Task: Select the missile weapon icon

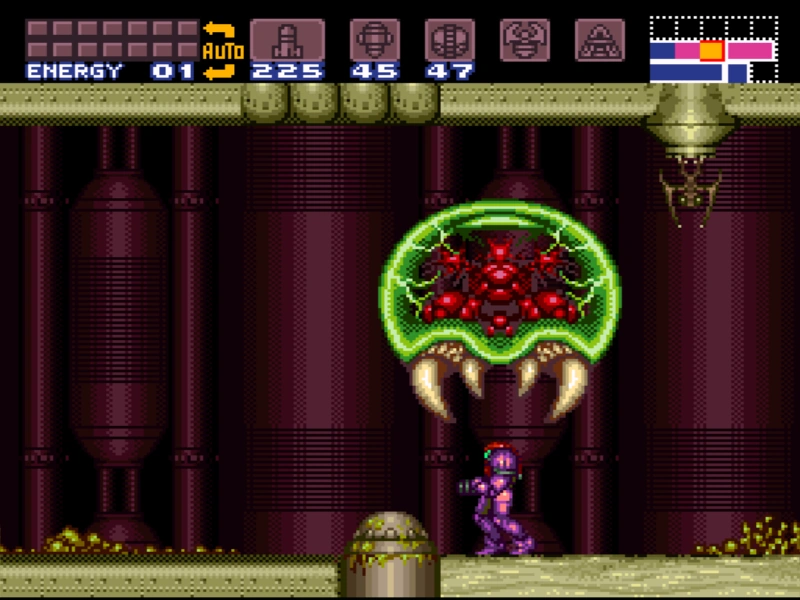Action: point(287,40)
